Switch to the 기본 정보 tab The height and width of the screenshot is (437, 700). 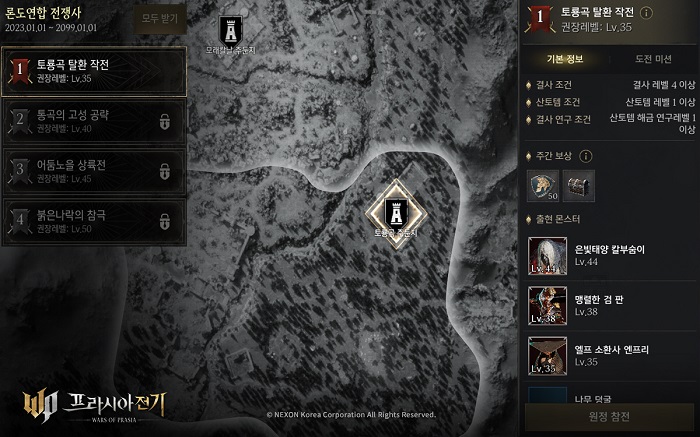(566, 59)
